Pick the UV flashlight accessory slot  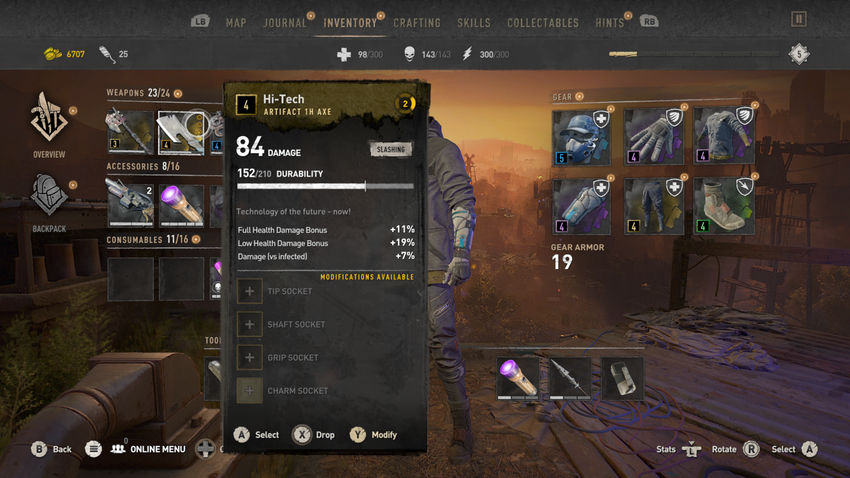point(182,205)
